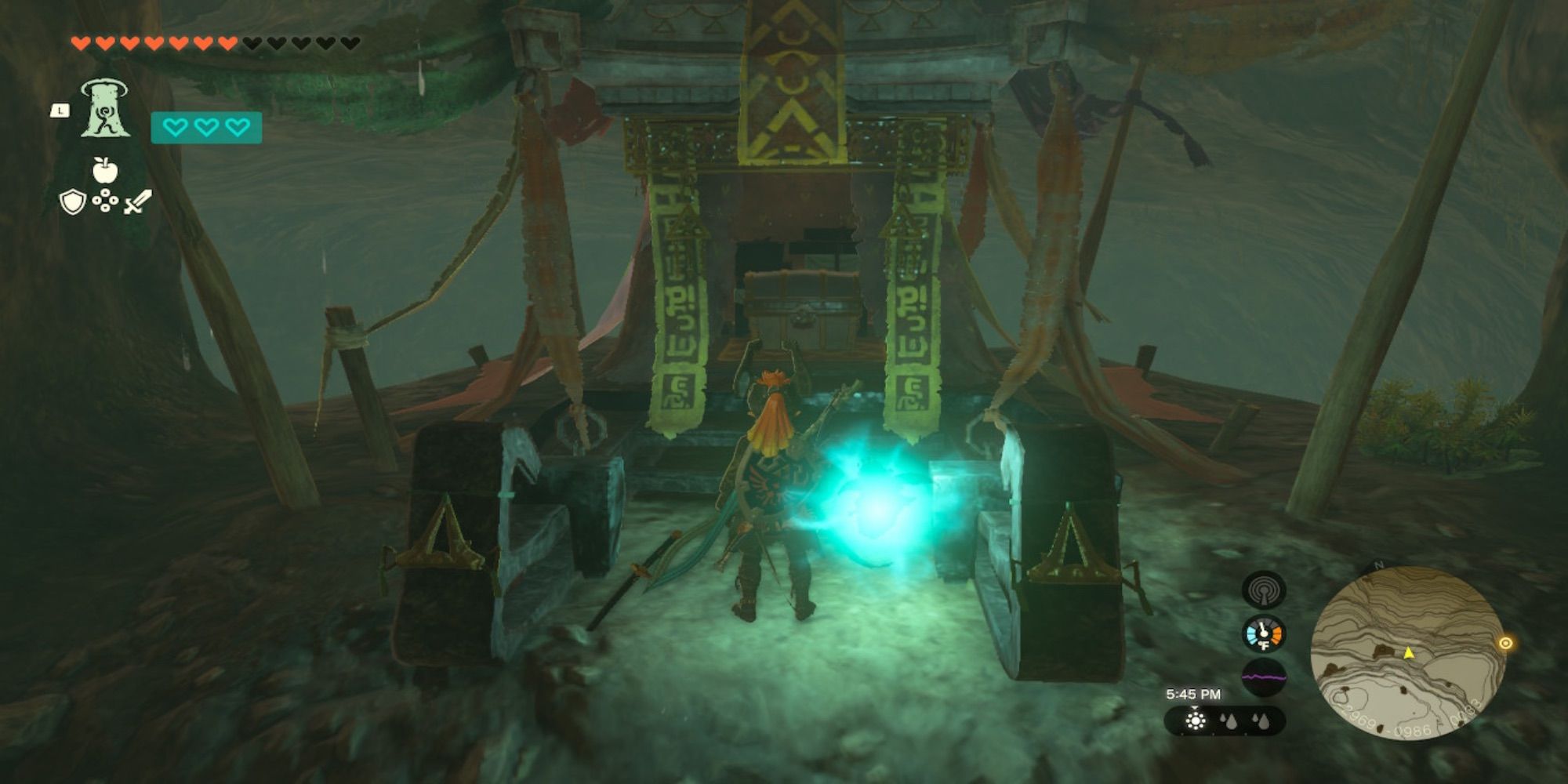This screenshot has width=1568, height=784.
Task: Click the N compass marker on the minimap
Action: click(1377, 564)
